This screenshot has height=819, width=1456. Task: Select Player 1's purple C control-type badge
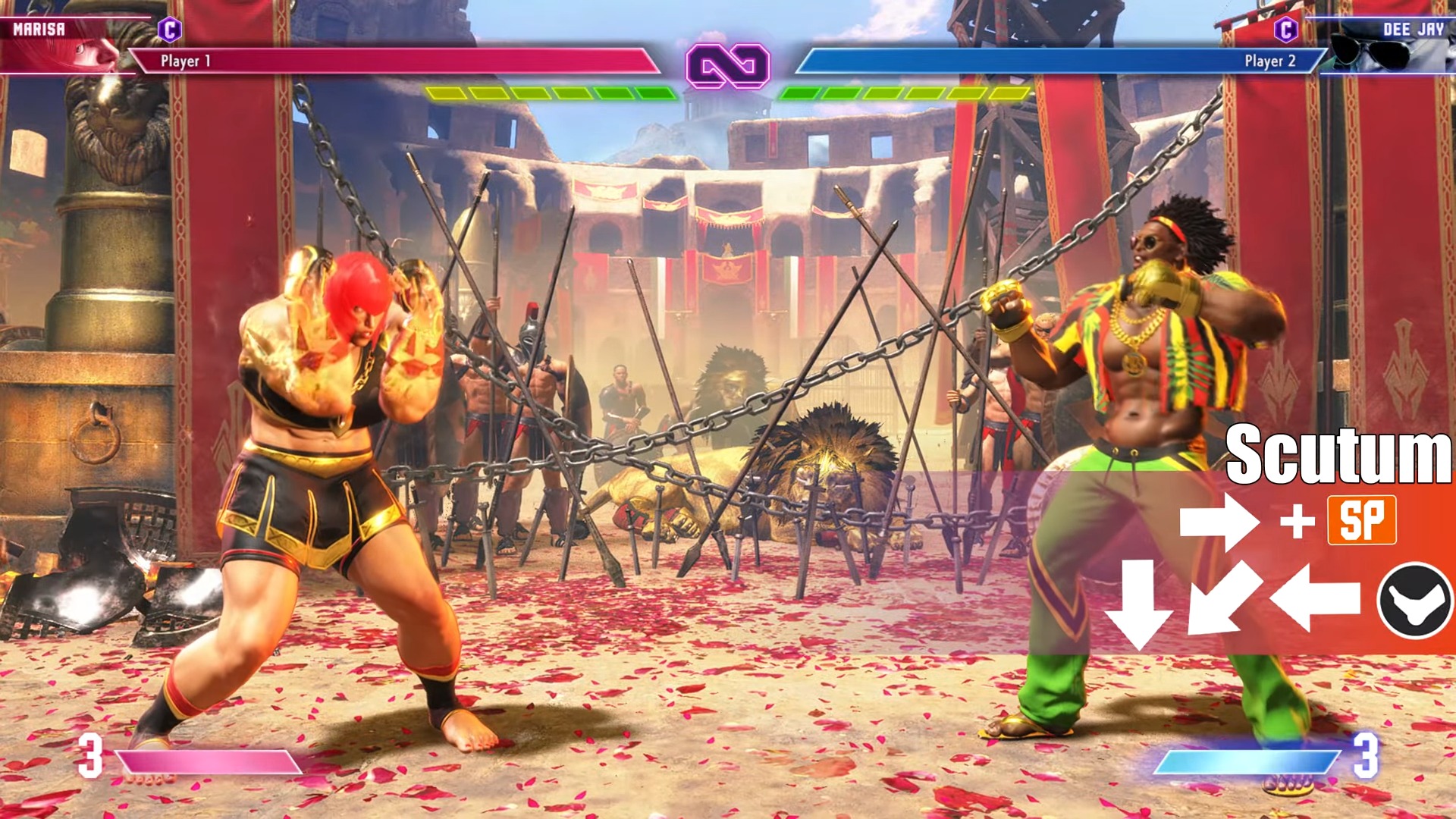(169, 30)
